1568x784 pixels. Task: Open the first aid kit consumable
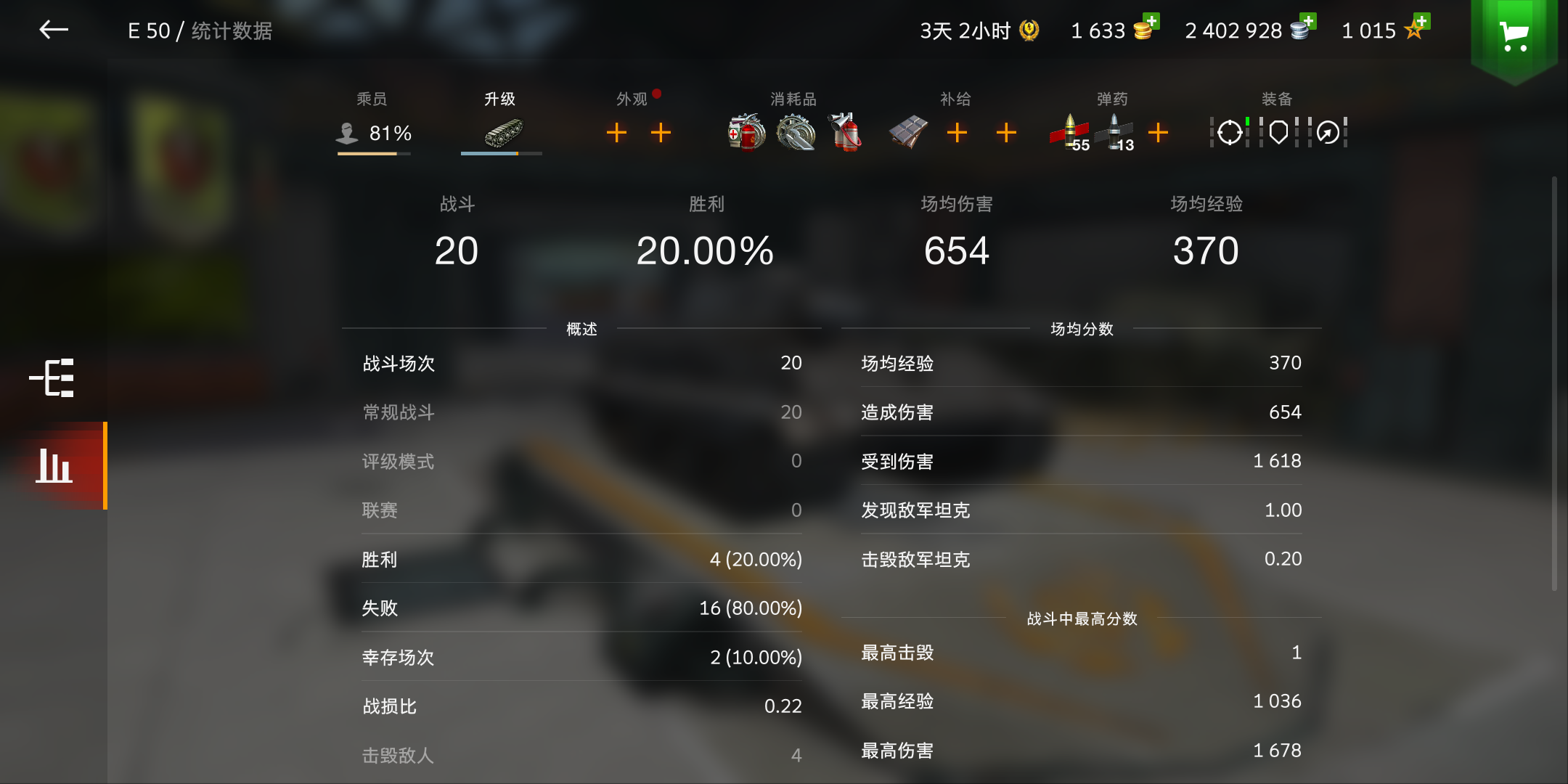pyautogui.click(x=745, y=132)
